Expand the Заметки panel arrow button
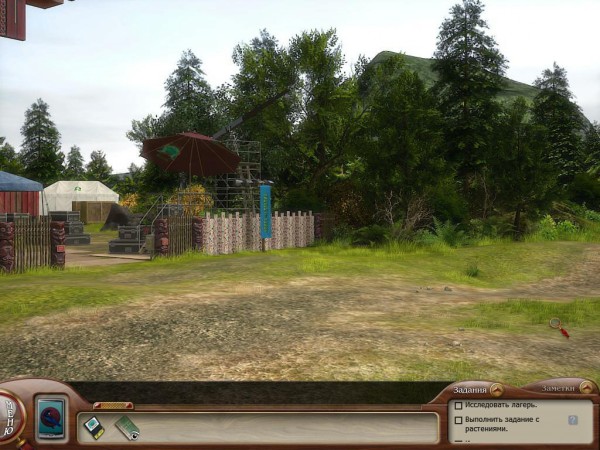The width and height of the screenshot is (600, 450). tap(587, 386)
